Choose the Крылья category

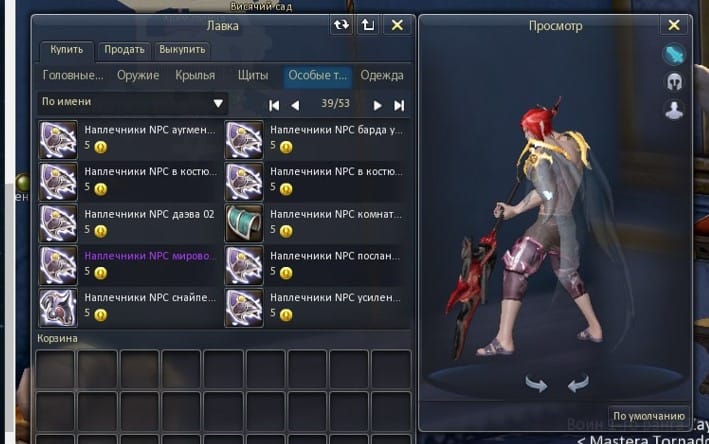(195, 75)
